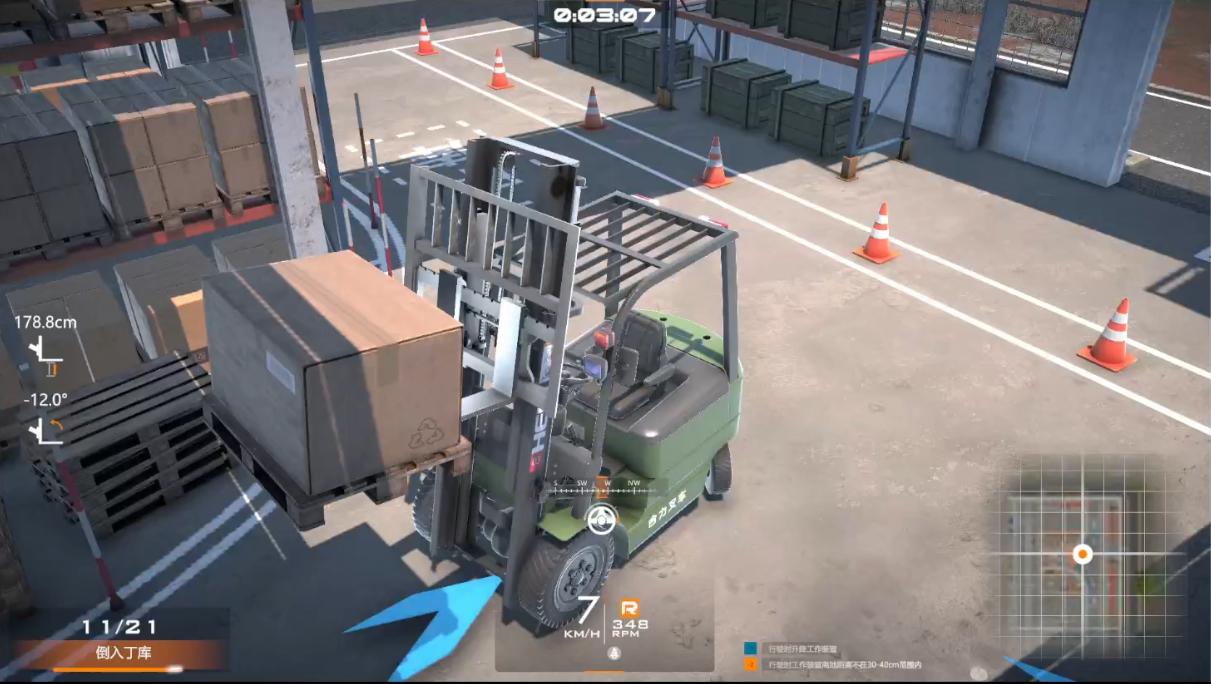Click the steering wheel icon
The image size is (1211, 684).
[x=601, y=519]
